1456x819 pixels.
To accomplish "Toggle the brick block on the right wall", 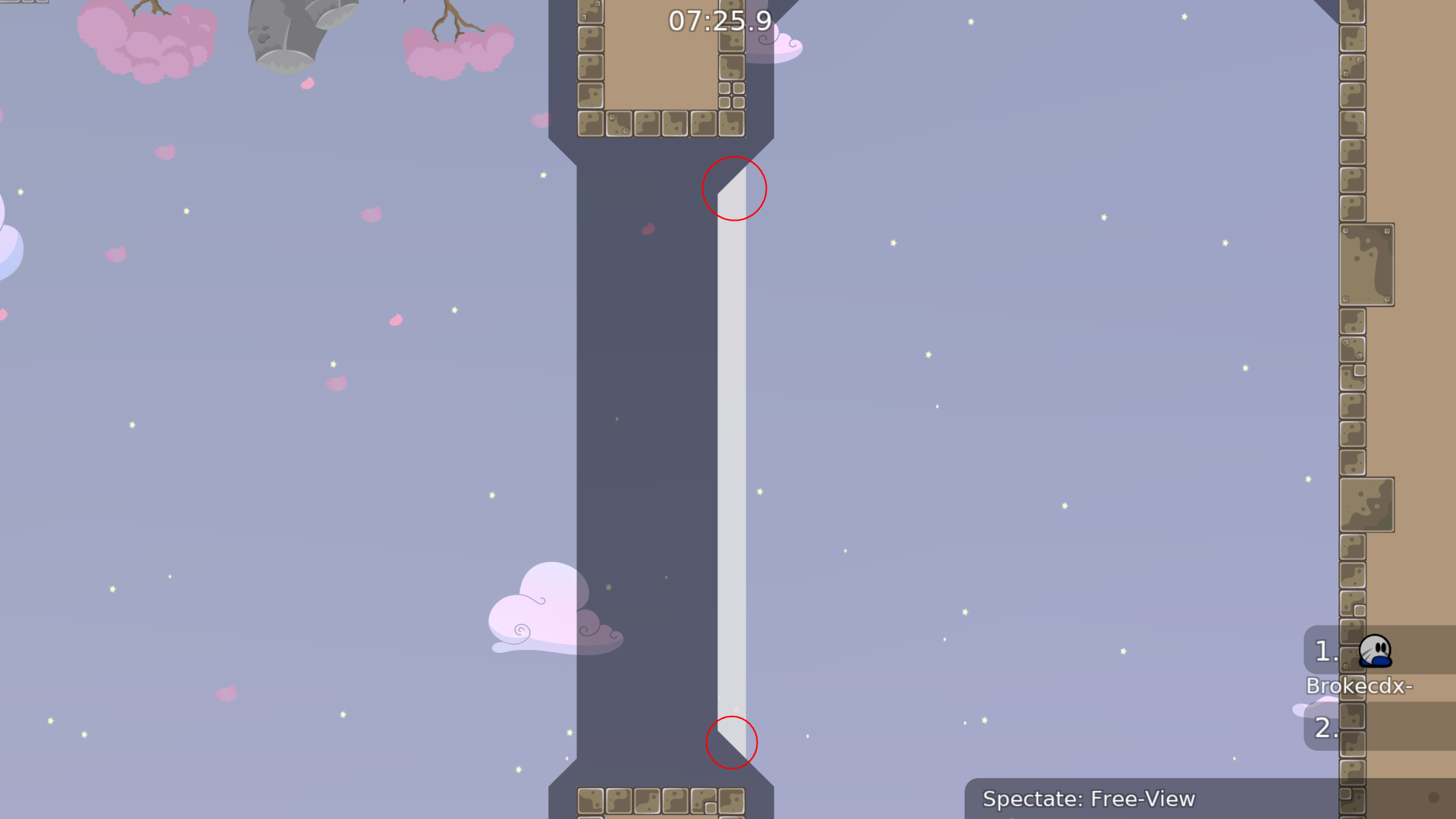I will click(x=1369, y=265).
